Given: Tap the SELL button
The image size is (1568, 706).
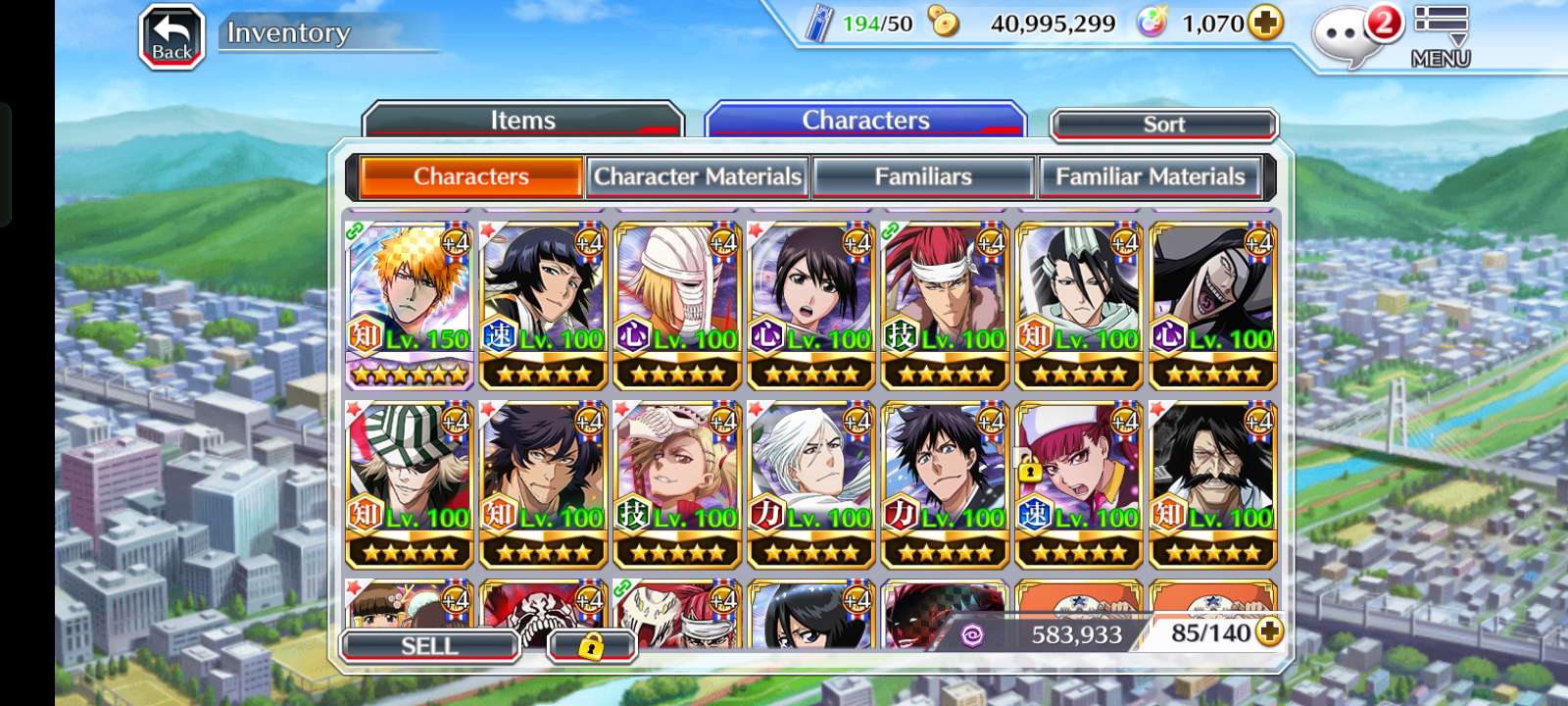Looking at the screenshot, I should (x=429, y=646).
